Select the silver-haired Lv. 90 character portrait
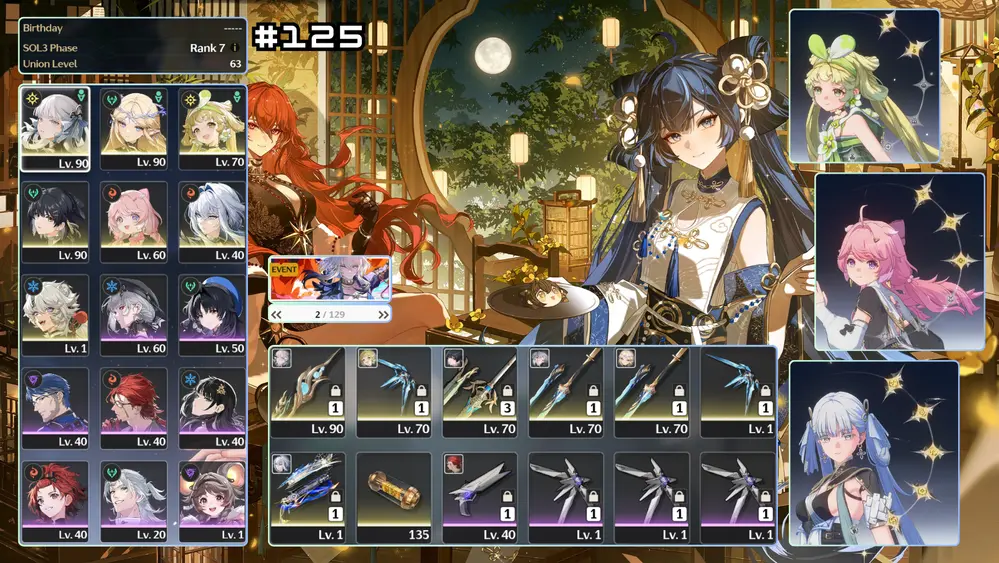The image size is (999, 563). tap(55, 128)
